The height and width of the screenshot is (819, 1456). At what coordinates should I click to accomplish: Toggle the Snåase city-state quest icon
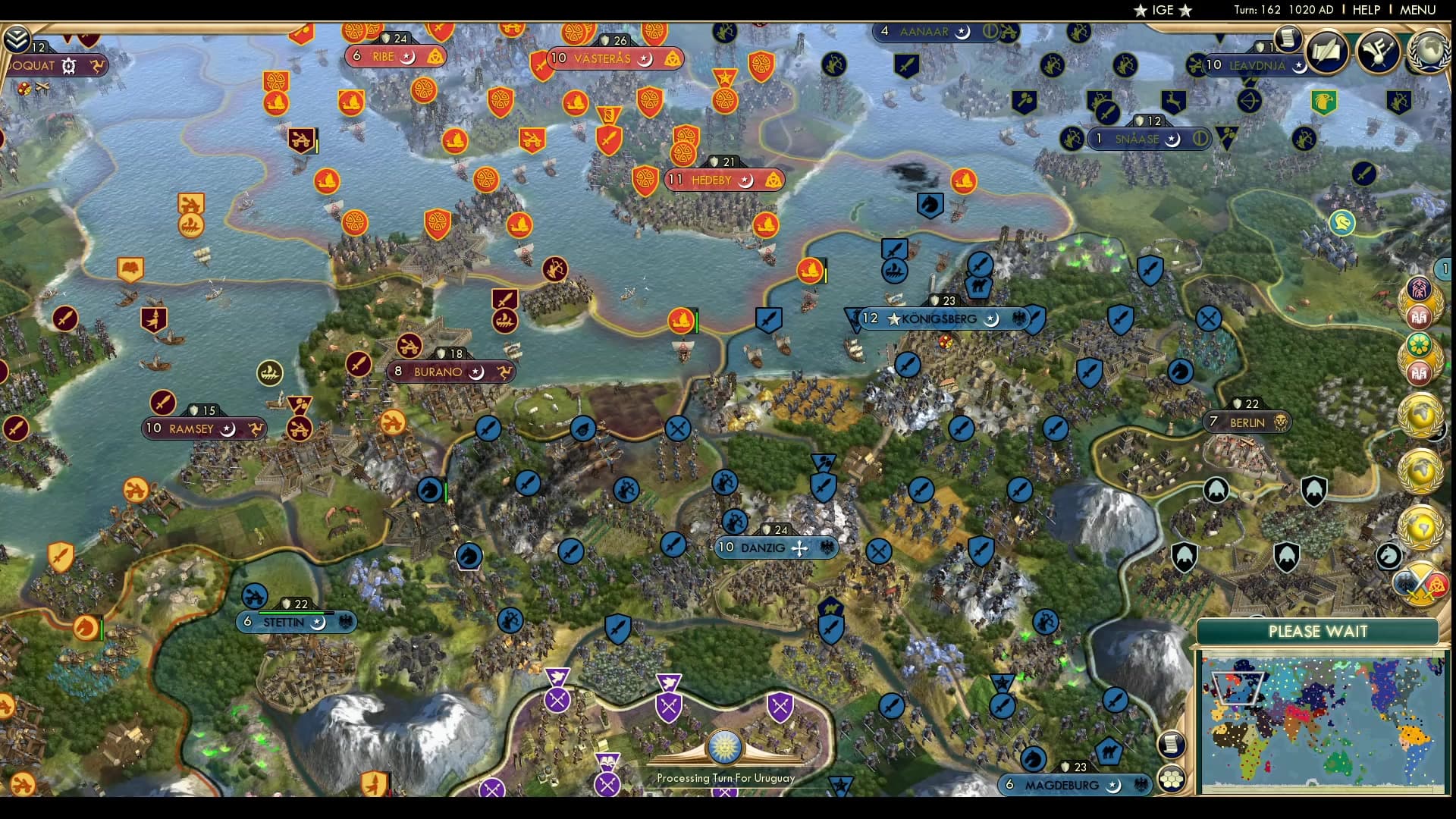pyautogui.click(x=1200, y=137)
